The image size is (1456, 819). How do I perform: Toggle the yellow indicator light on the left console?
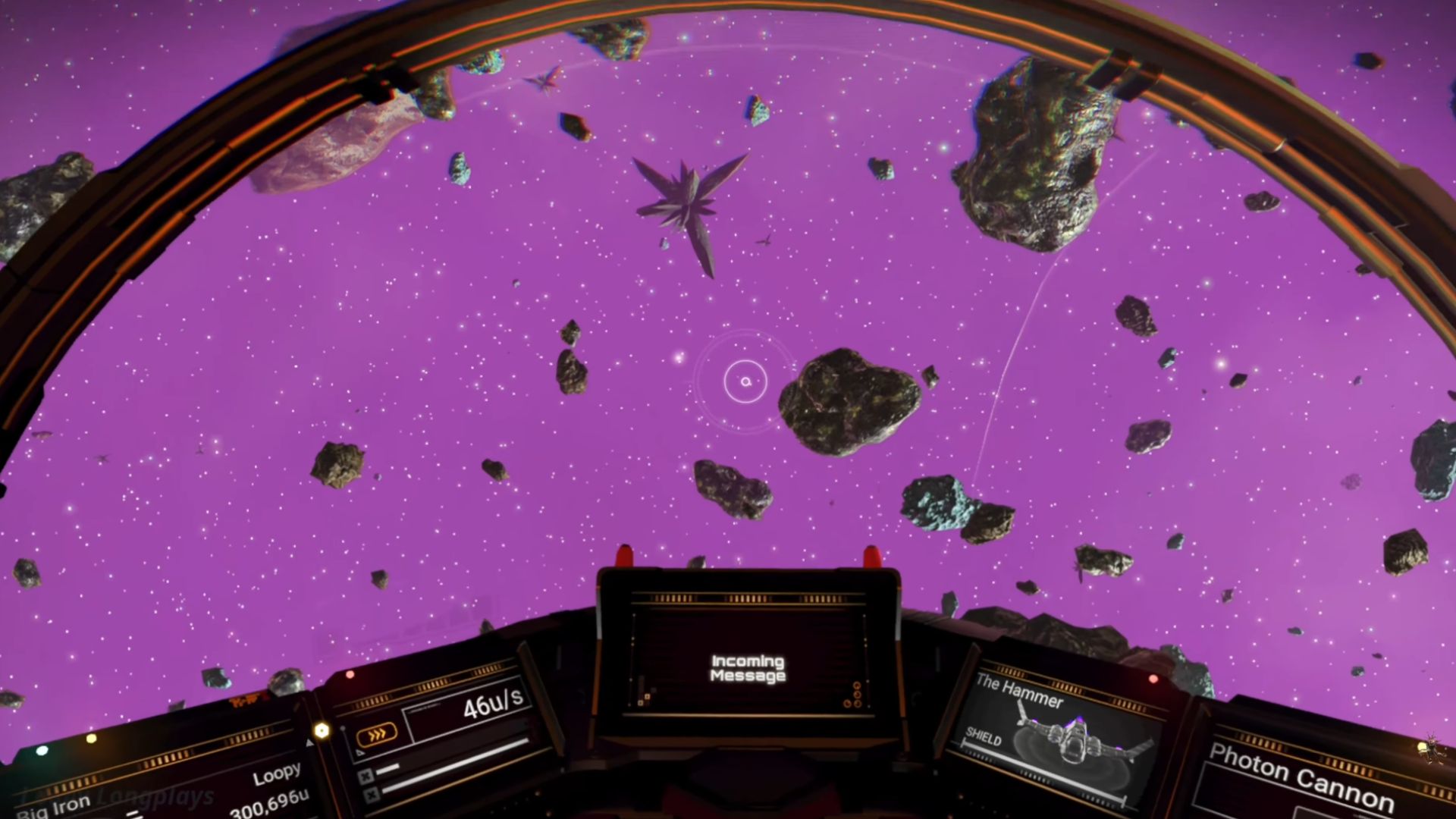pos(91,739)
